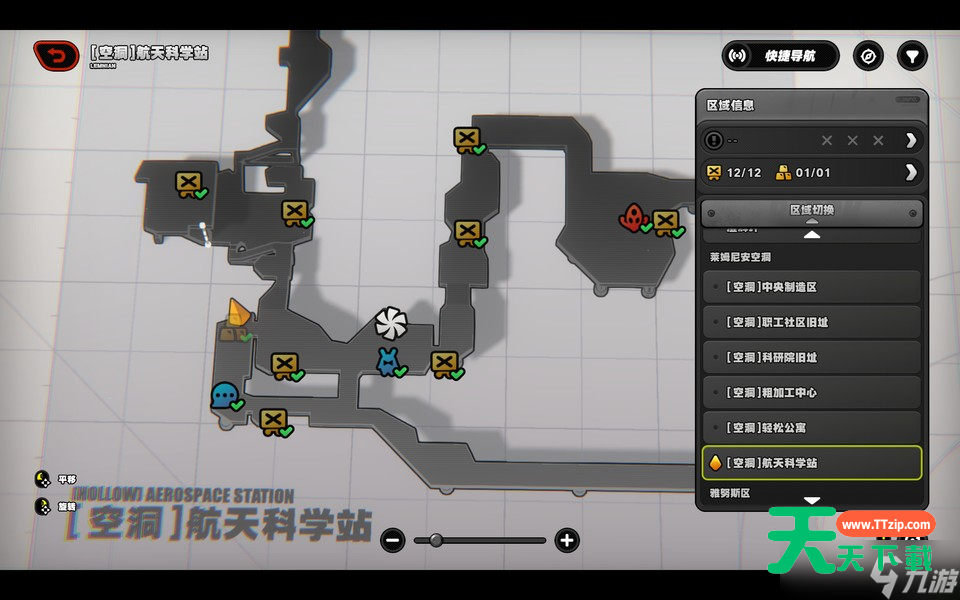The height and width of the screenshot is (600, 960).
Task: Zoom in the map with plus button
Action: coord(567,541)
